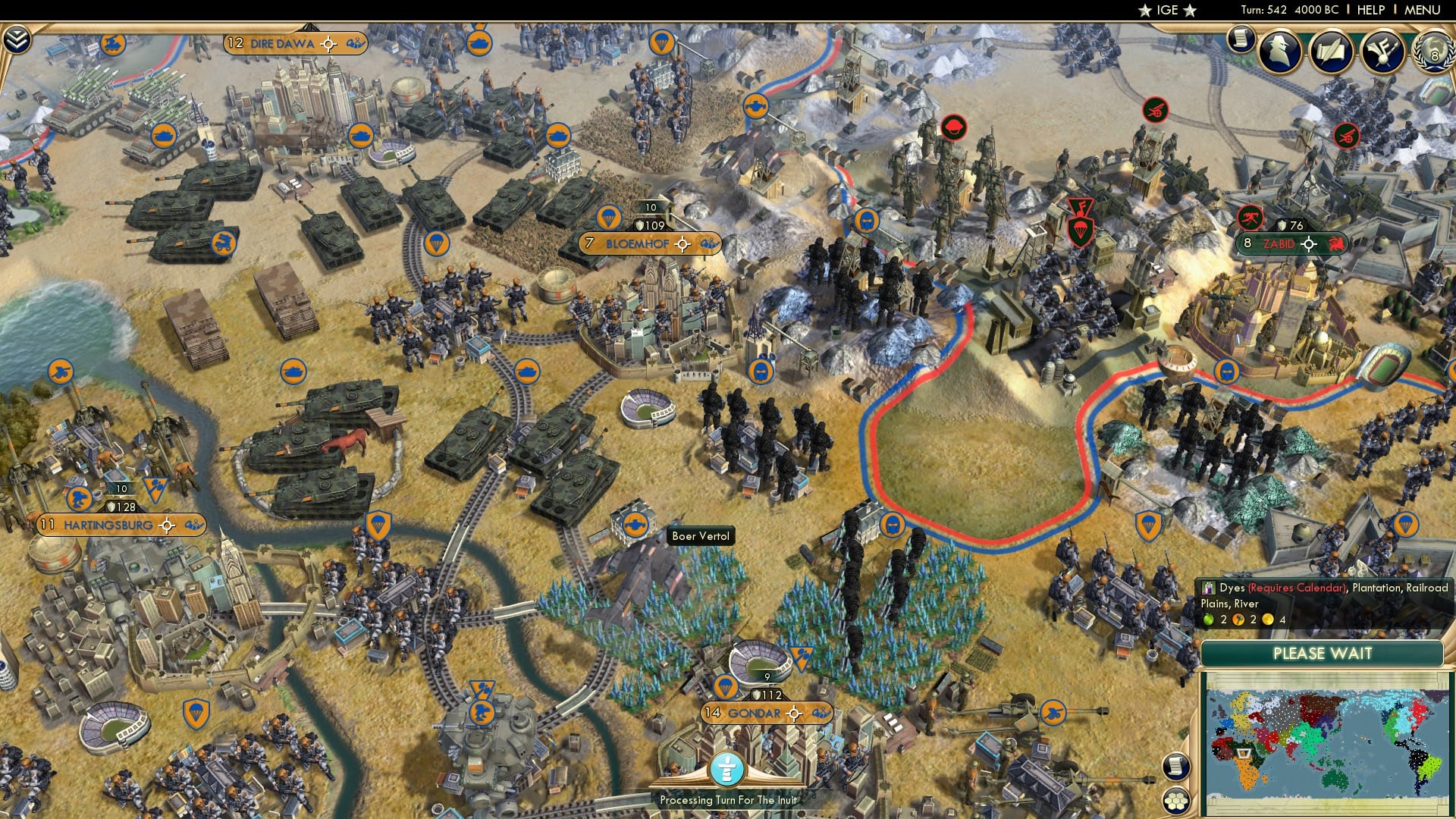Screen dimensions: 1456x819
Task: Click the citizen icon on Dire Dawa's banner
Action: pyautogui.click(x=353, y=44)
